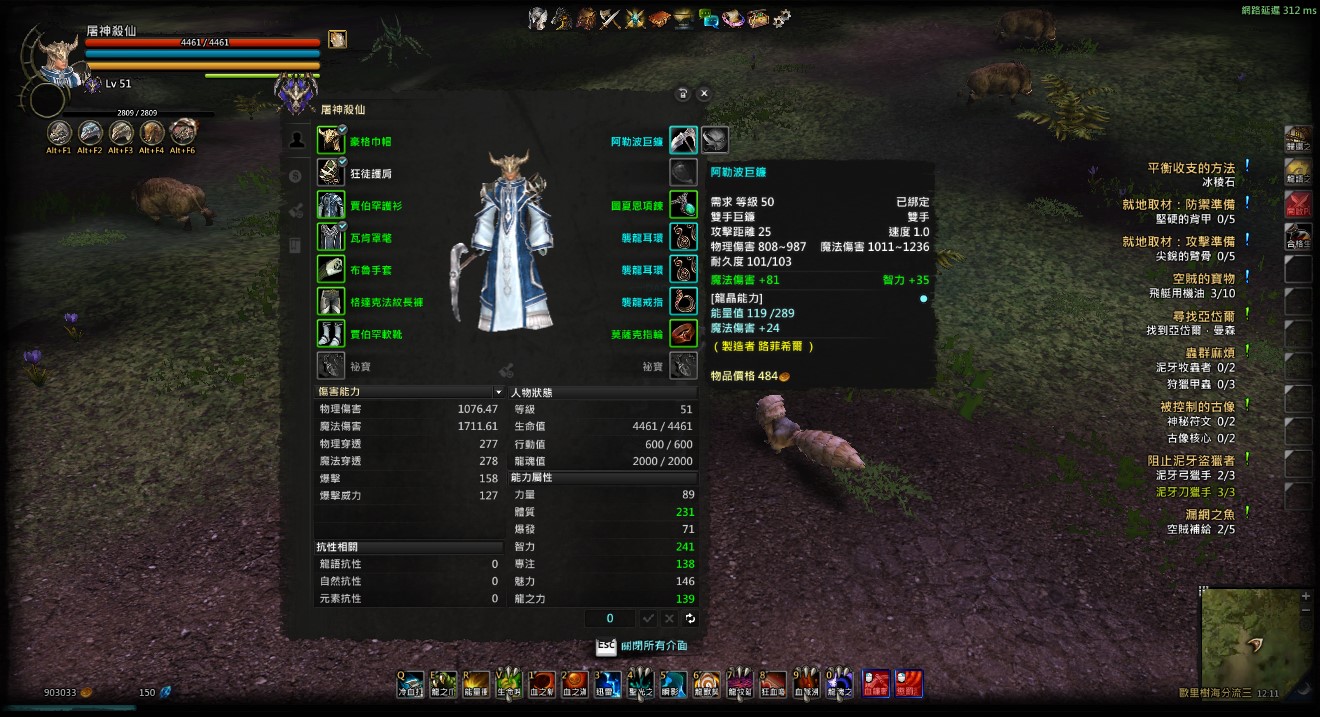
Task: Select the 賈伯罕軟靴 boots slot
Action: pos(331,334)
